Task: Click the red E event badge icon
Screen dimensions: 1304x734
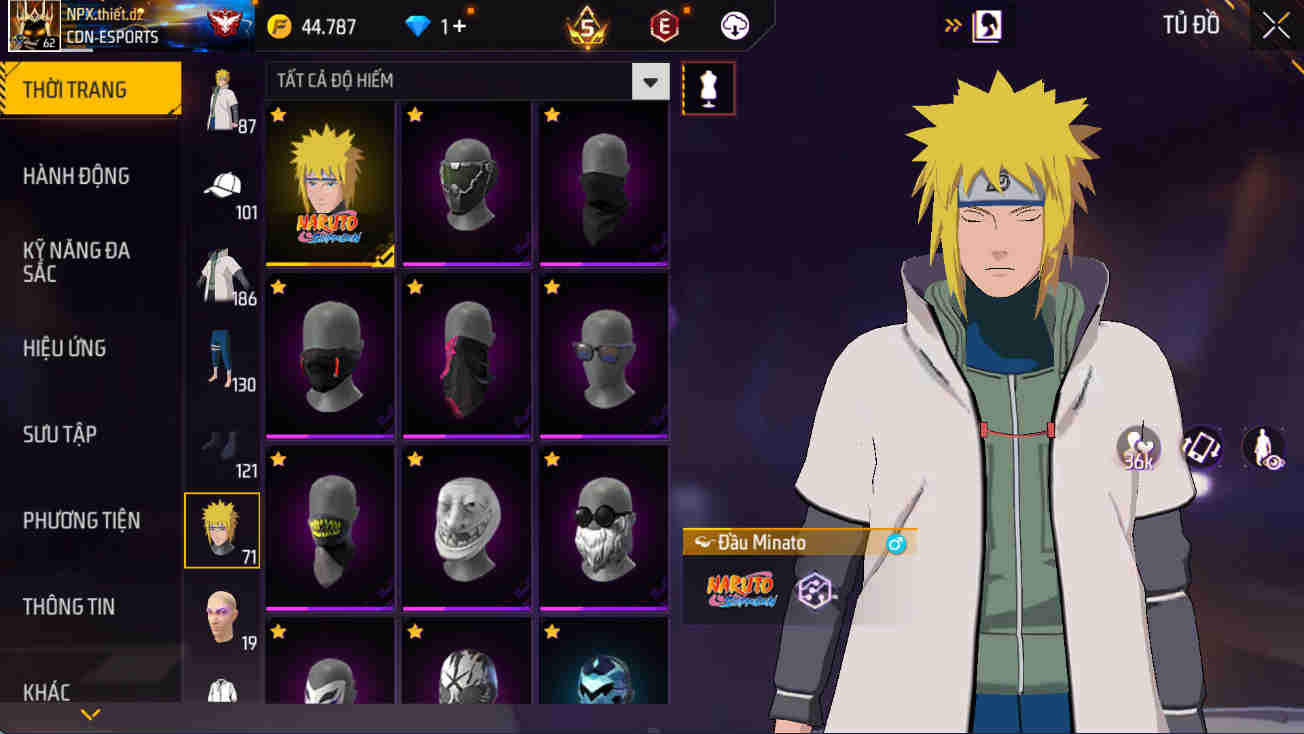Action: point(663,25)
